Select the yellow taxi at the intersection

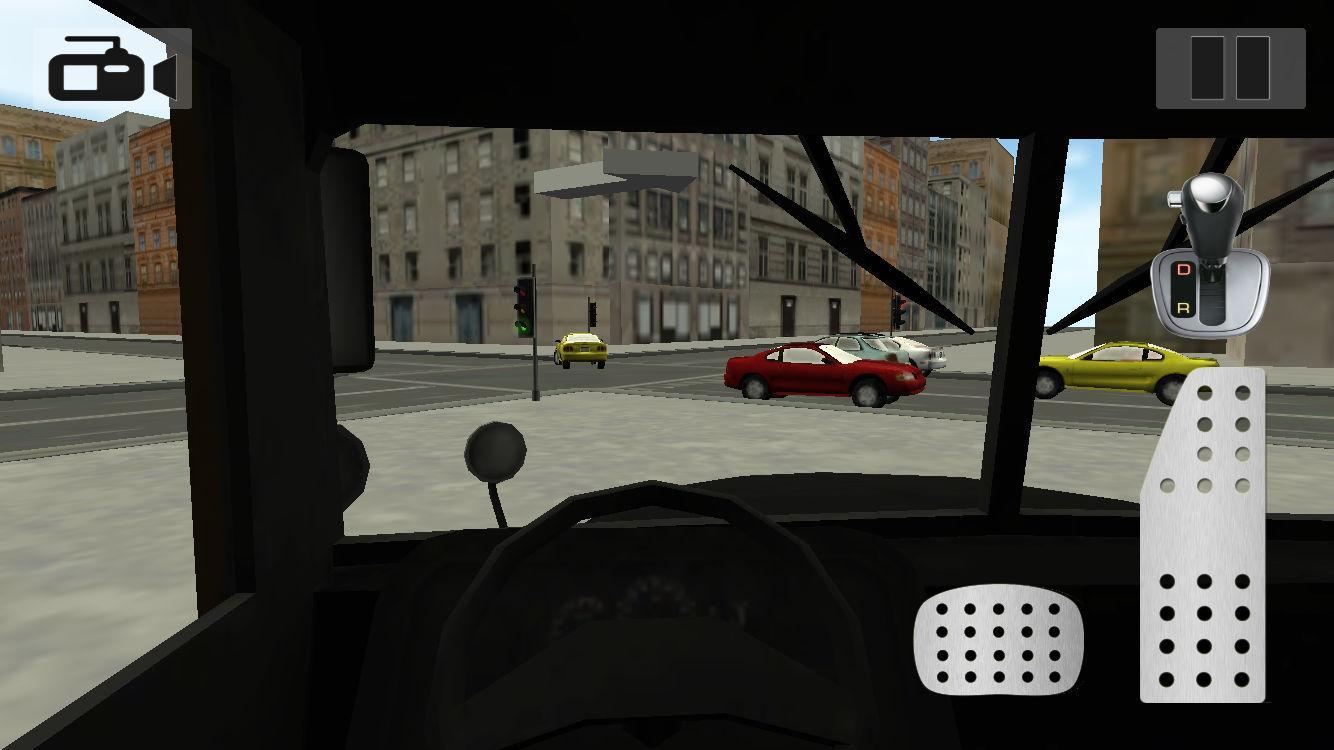pos(578,347)
